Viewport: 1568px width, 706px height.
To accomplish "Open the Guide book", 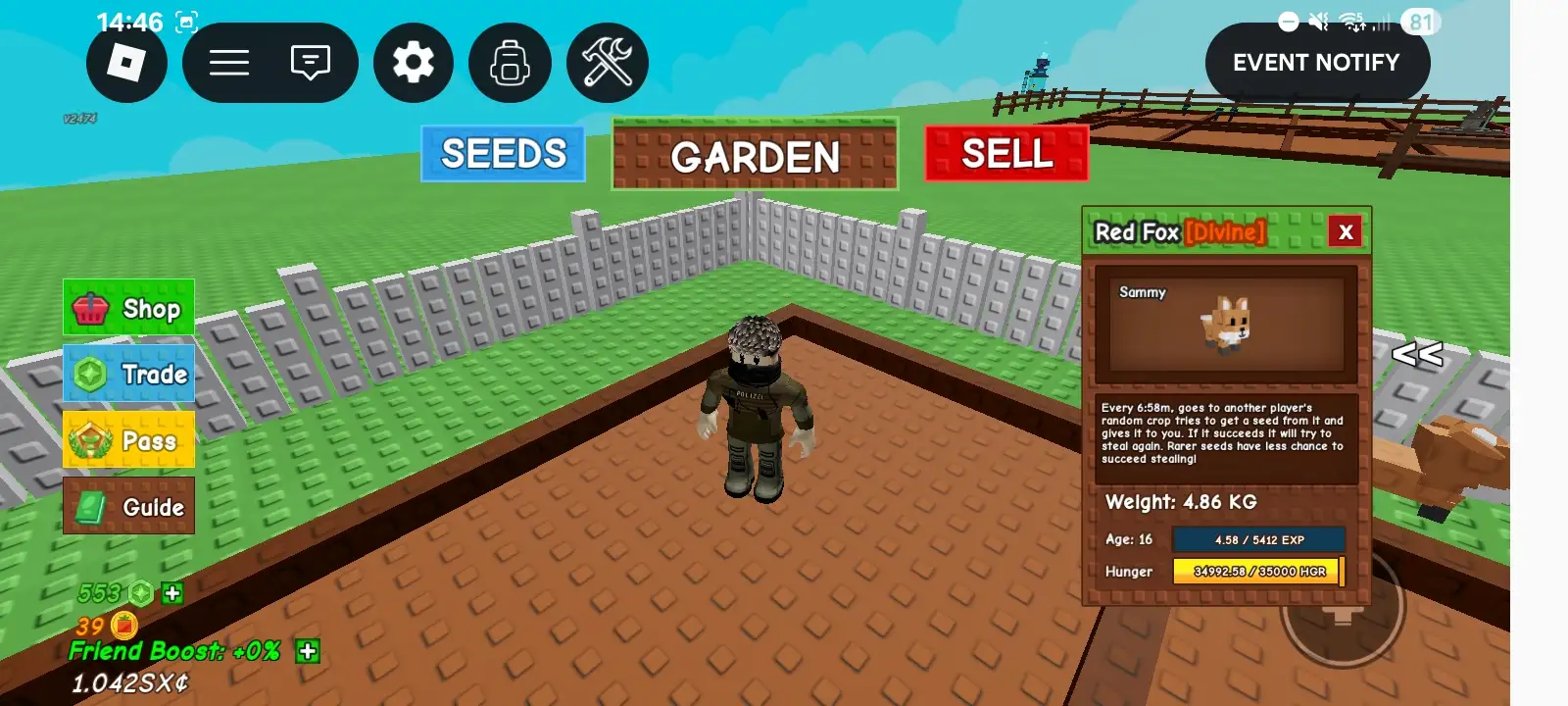I will point(129,507).
